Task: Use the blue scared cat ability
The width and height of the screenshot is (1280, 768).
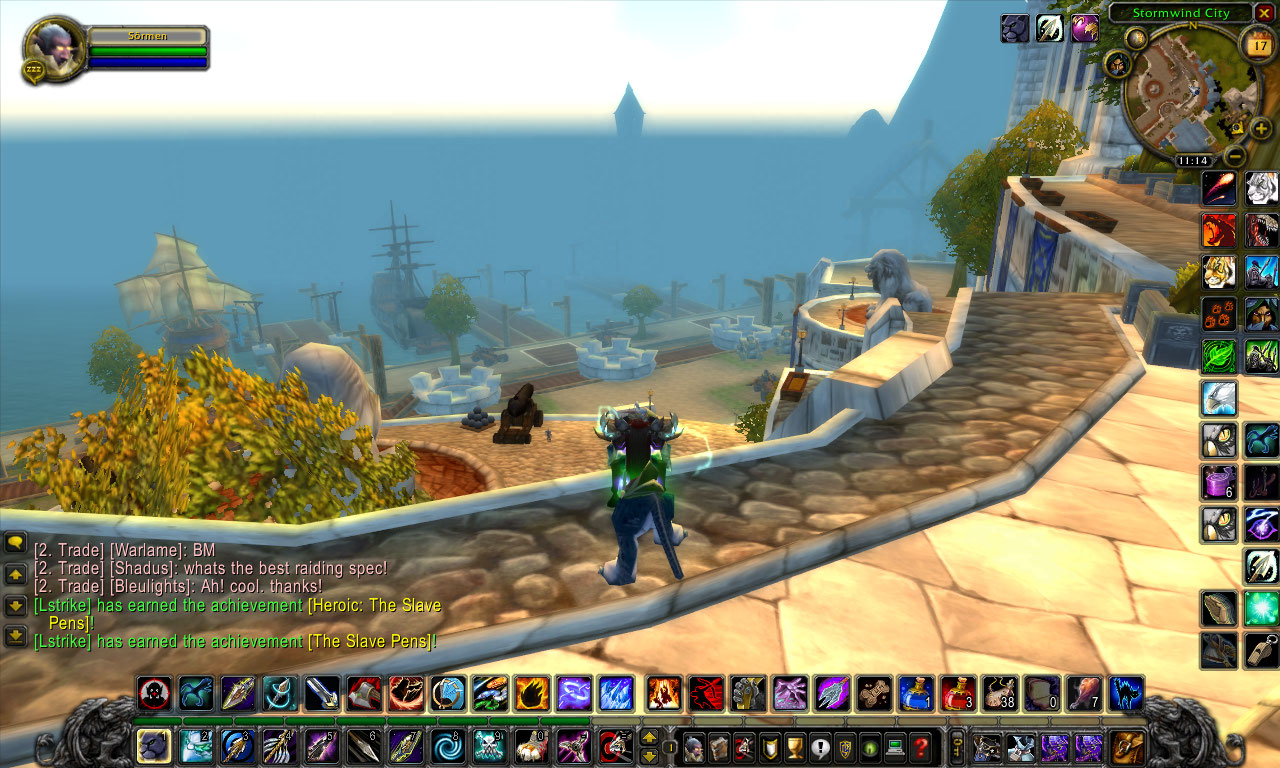Action: pyautogui.click(x=1126, y=693)
